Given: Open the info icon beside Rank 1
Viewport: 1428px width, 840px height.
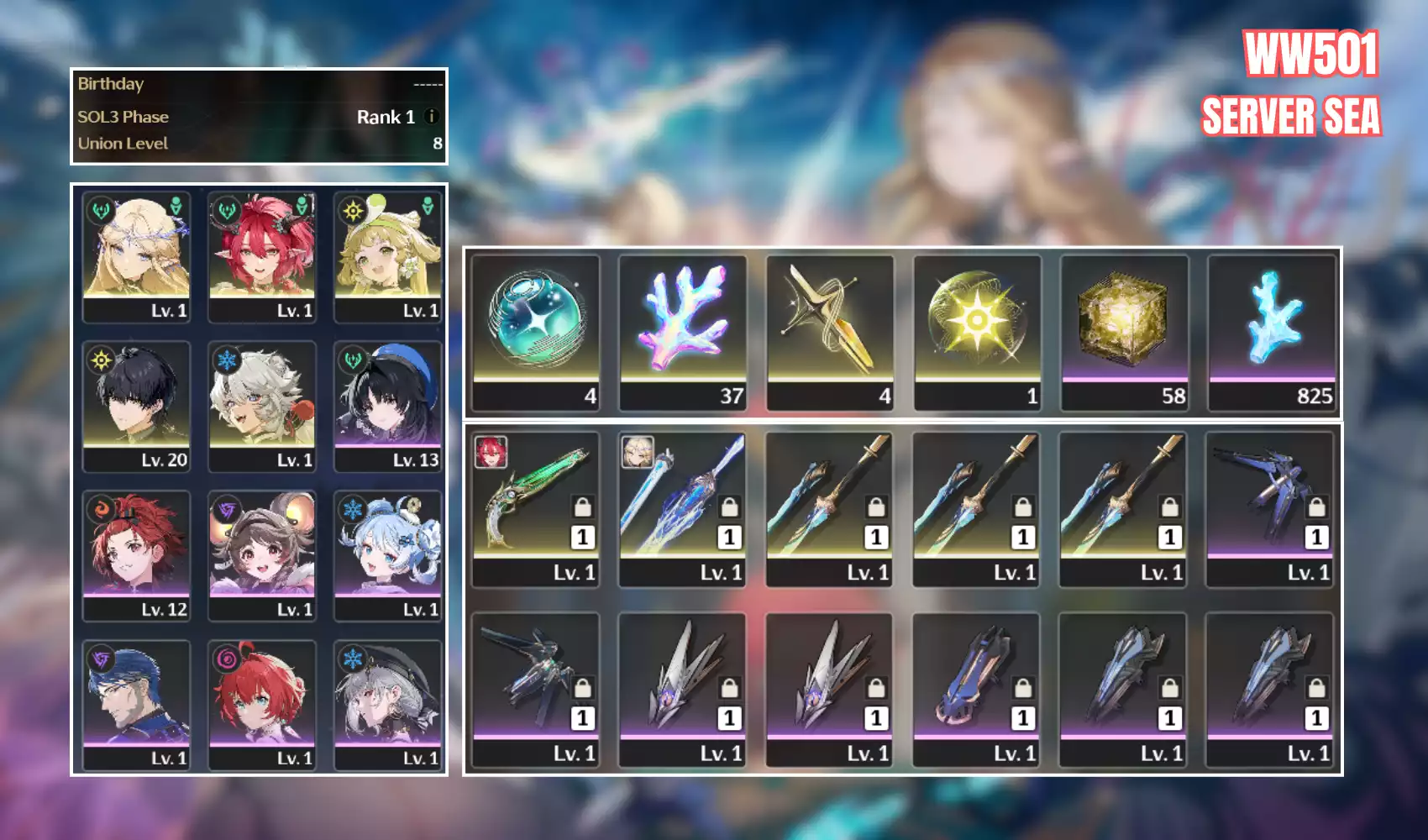Looking at the screenshot, I should pyautogui.click(x=432, y=117).
